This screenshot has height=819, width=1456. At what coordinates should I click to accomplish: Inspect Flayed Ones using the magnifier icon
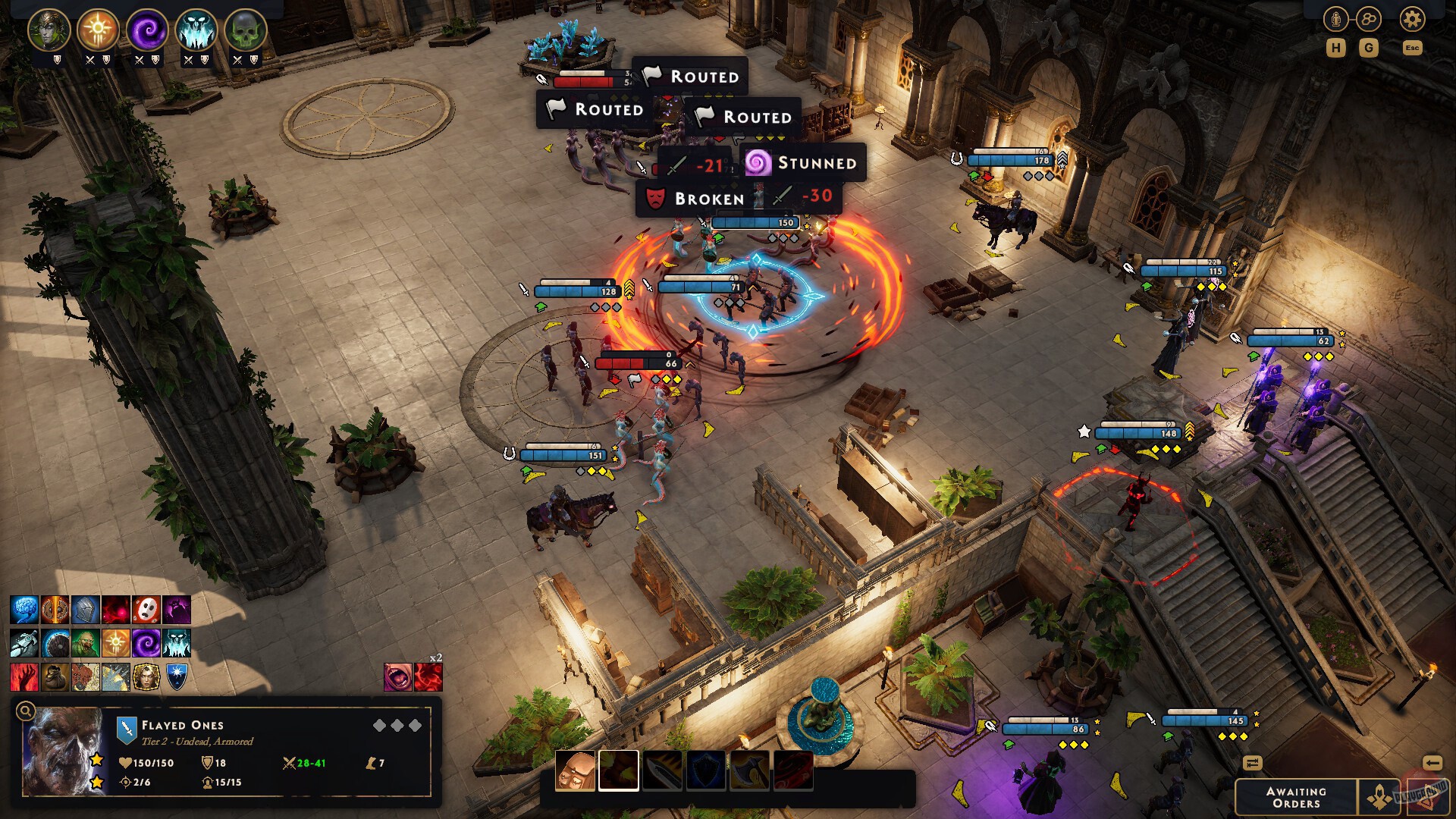[x=27, y=712]
